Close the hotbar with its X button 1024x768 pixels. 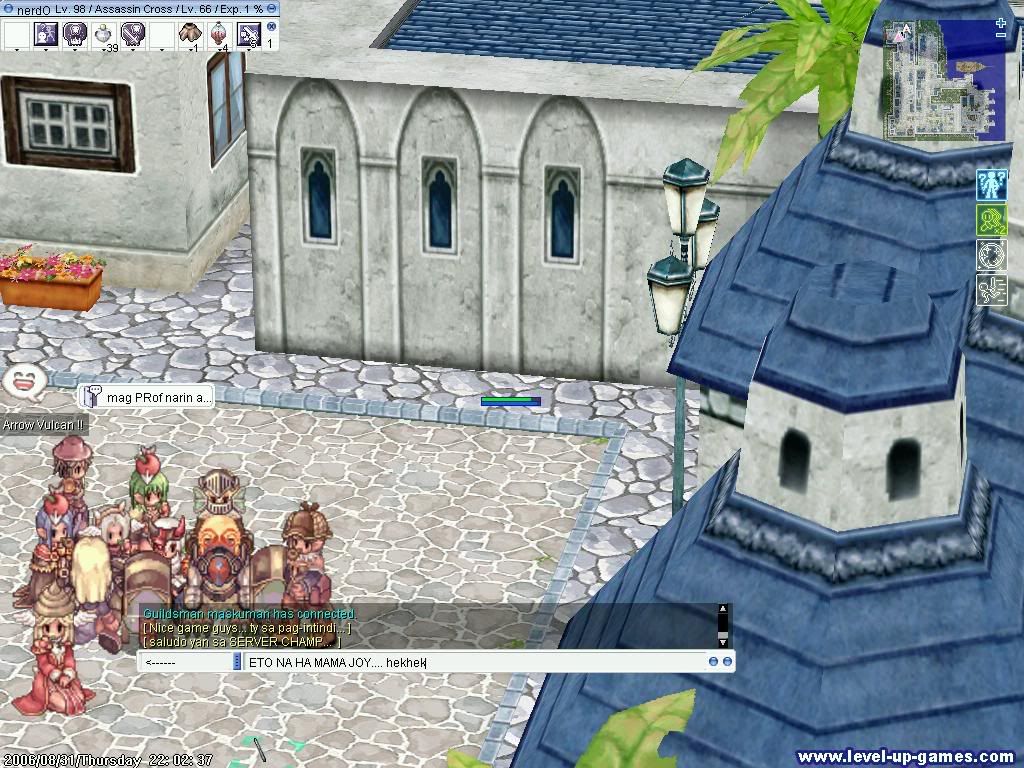[x=271, y=27]
